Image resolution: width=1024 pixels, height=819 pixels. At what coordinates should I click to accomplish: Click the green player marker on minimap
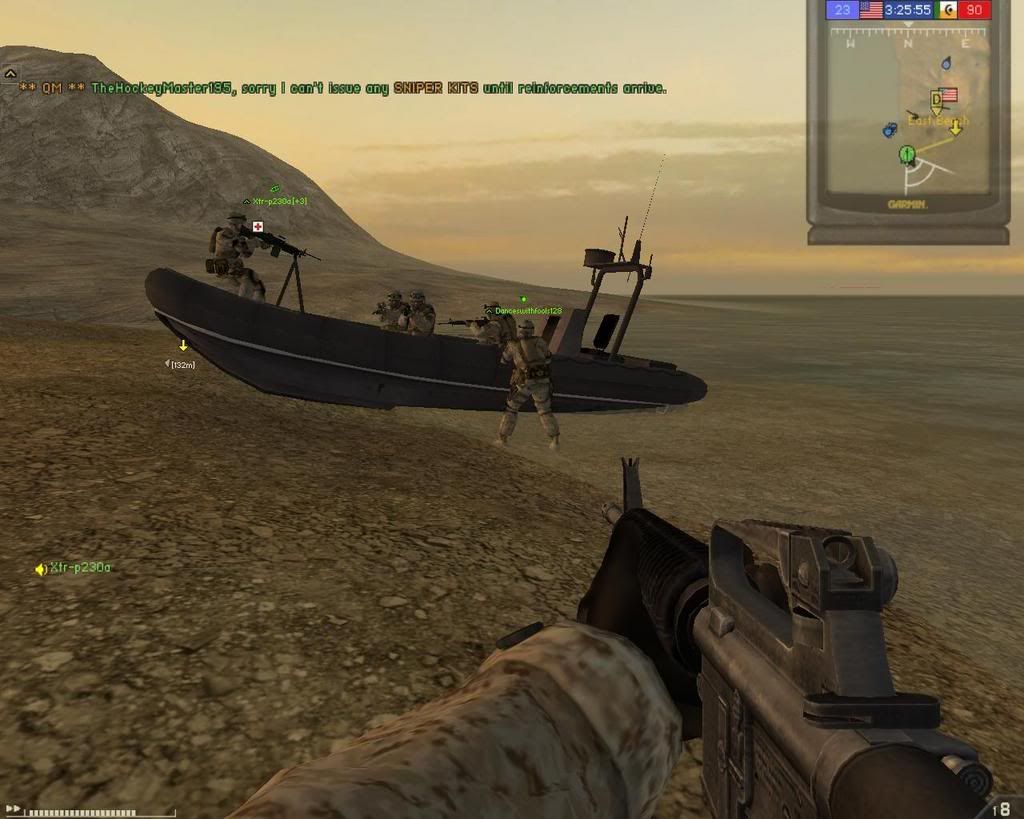pos(907,154)
